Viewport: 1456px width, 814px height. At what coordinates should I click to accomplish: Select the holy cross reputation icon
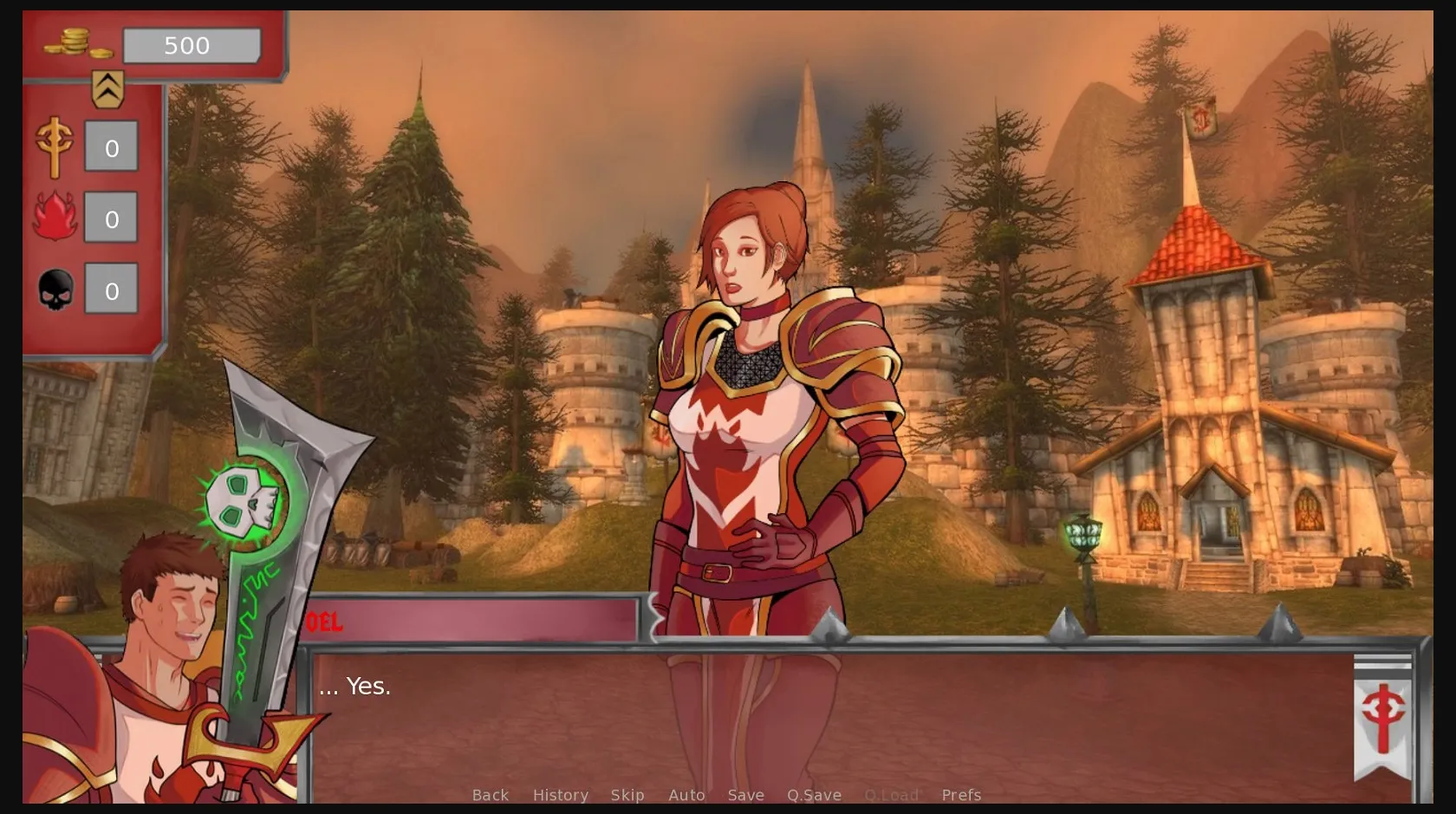click(54, 147)
